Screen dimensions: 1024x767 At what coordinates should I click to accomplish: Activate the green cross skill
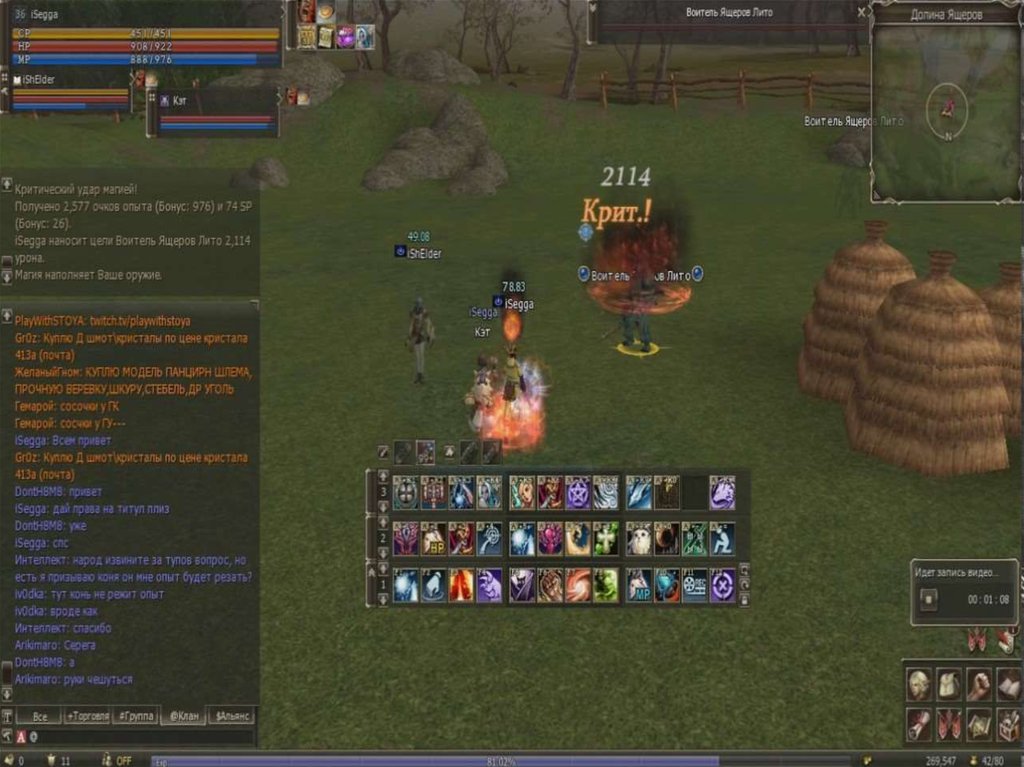[606, 539]
